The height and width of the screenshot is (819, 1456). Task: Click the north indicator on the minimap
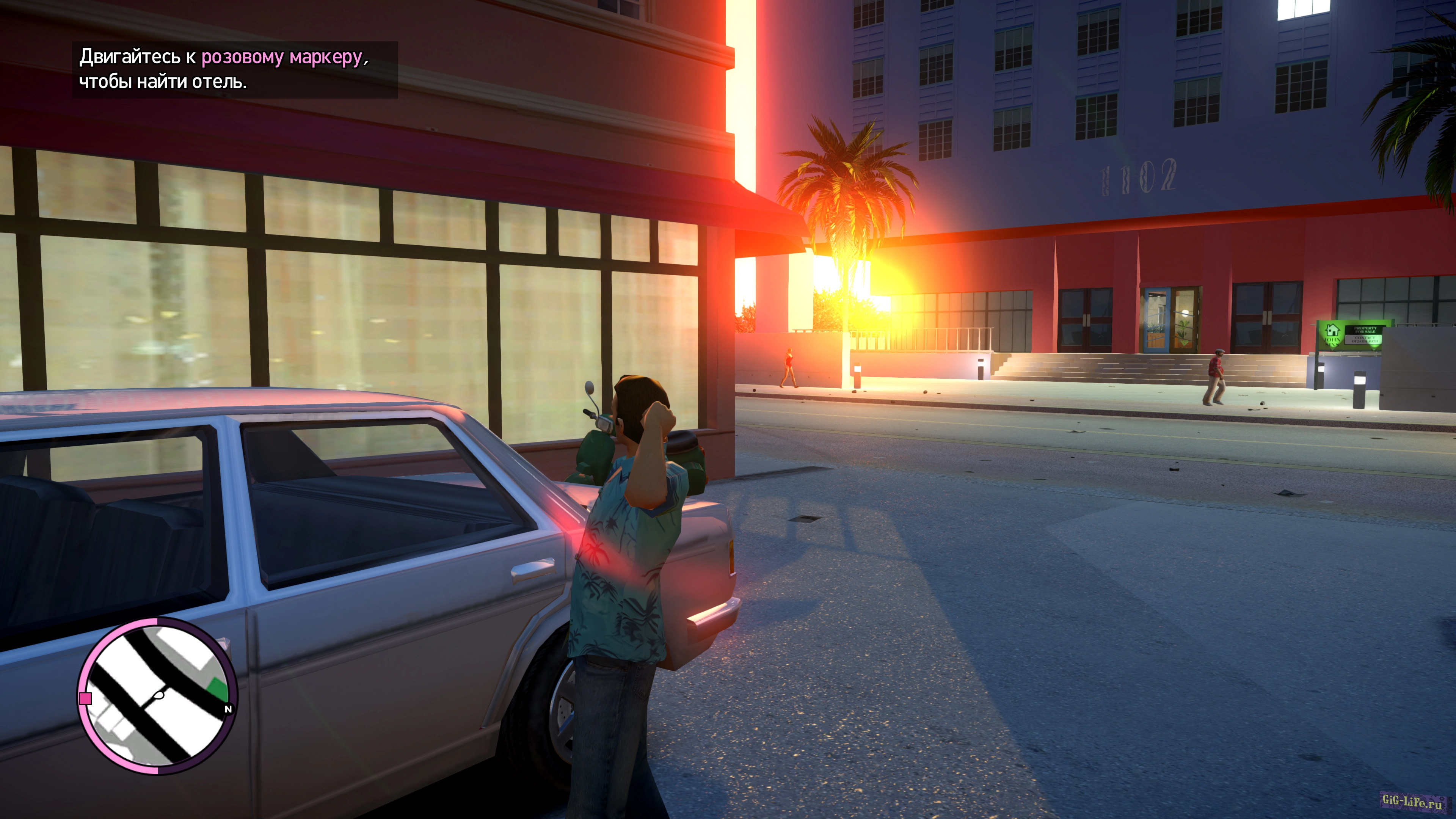point(228,709)
